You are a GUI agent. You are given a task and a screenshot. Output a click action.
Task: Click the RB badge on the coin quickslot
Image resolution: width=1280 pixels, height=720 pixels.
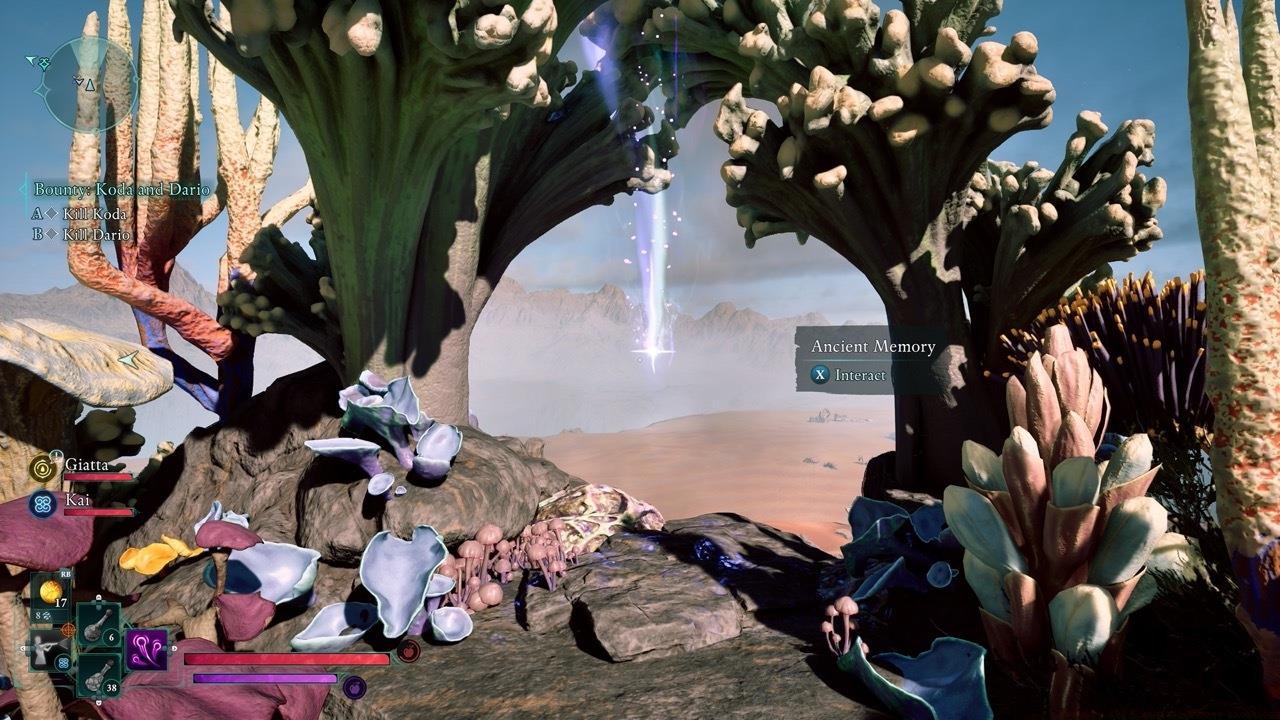65,575
